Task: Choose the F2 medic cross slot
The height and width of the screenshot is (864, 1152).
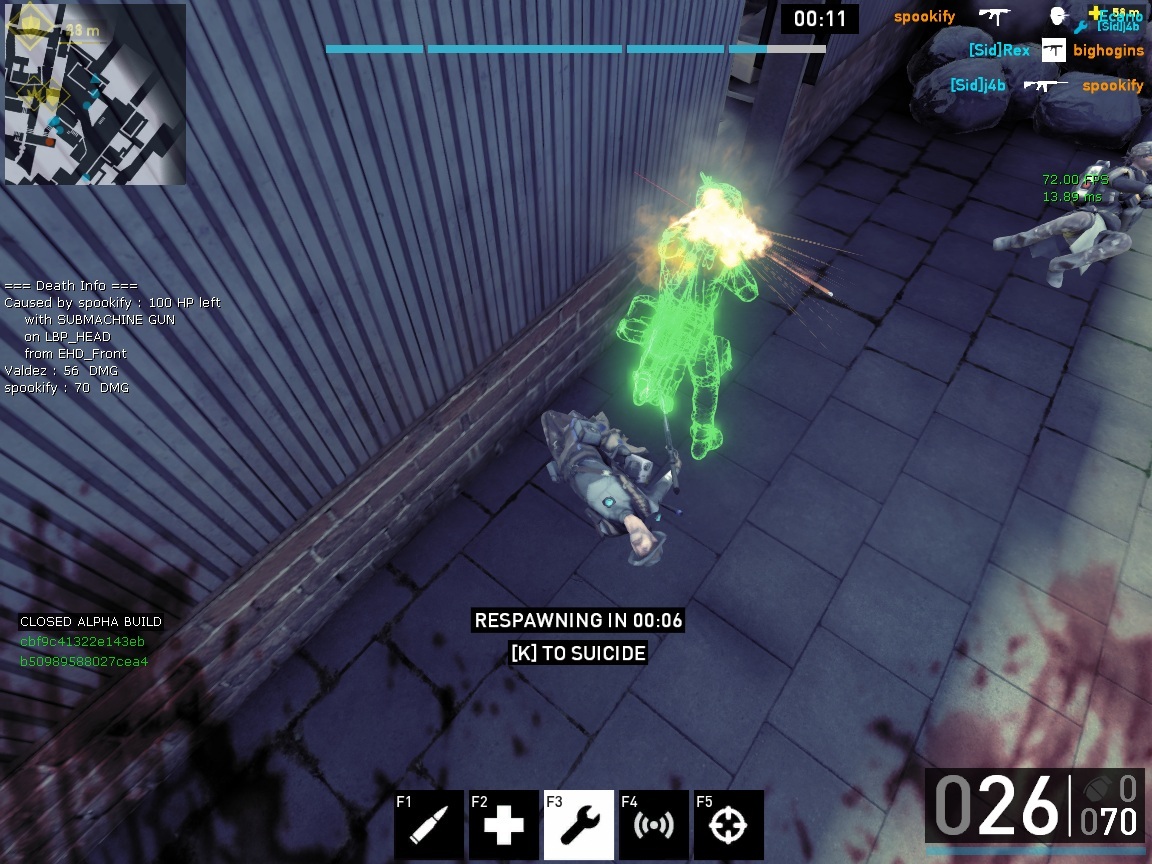Action: pos(504,825)
